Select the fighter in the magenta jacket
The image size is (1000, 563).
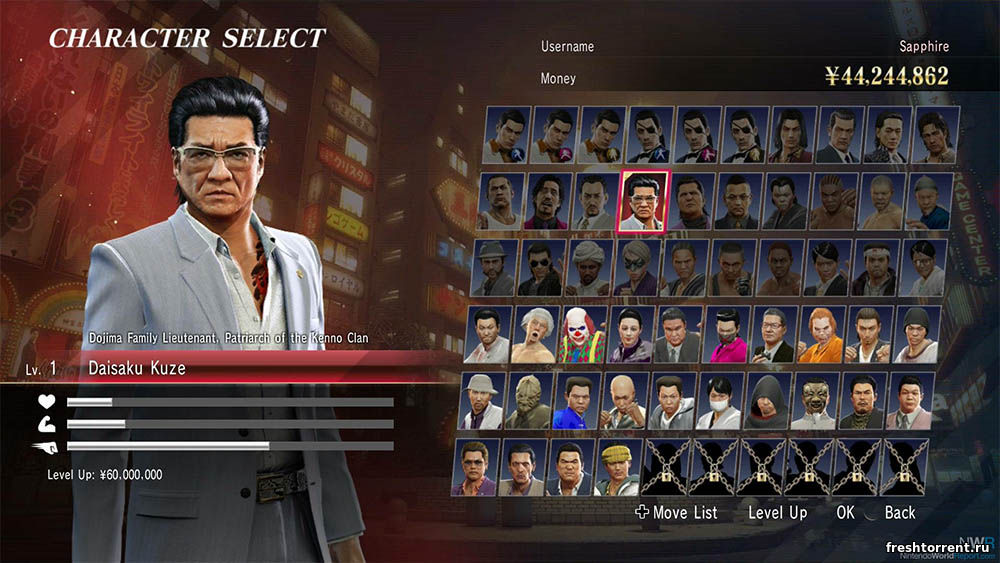[x=726, y=335]
